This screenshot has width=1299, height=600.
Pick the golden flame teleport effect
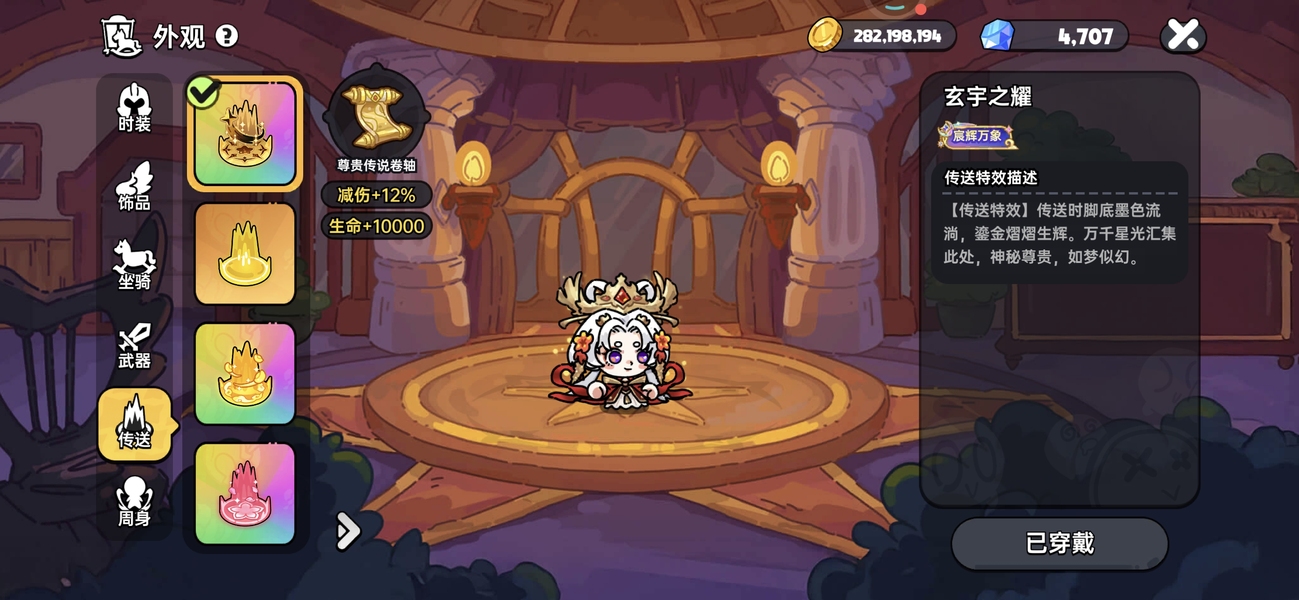pyautogui.click(x=245, y=374)
